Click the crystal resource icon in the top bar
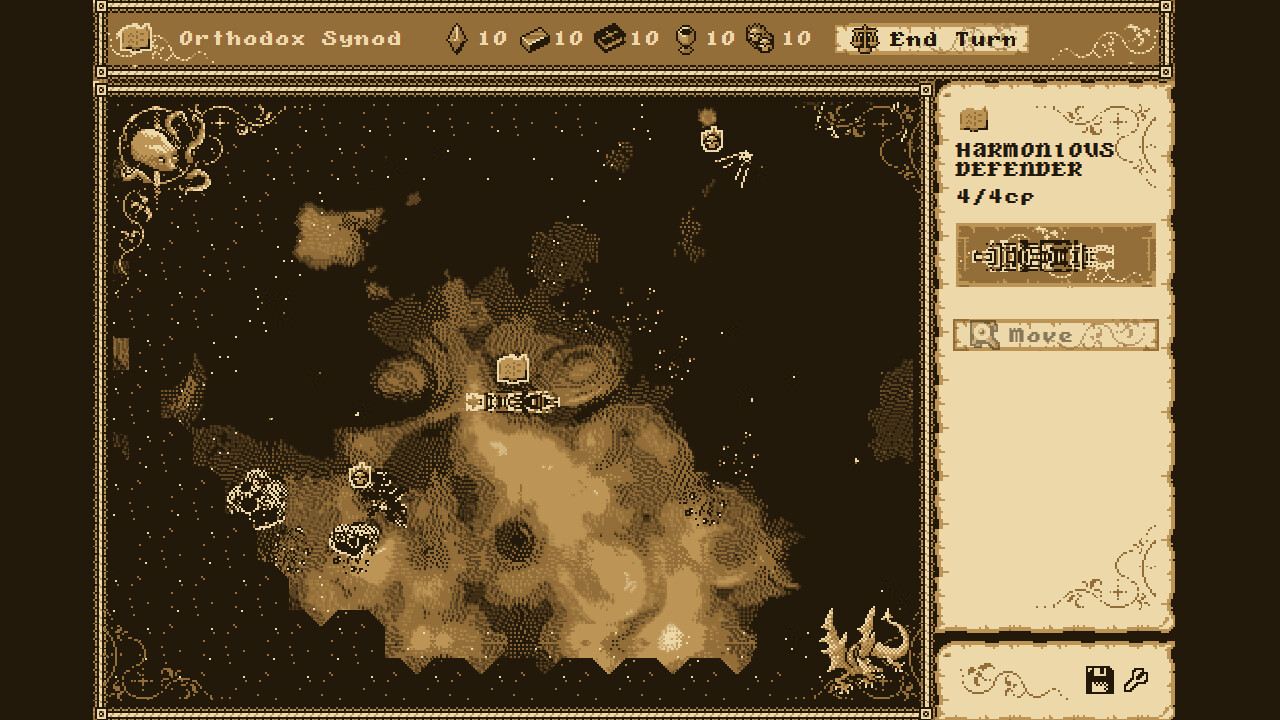This screenshot has width=1280, height=720. pos(456,38)
